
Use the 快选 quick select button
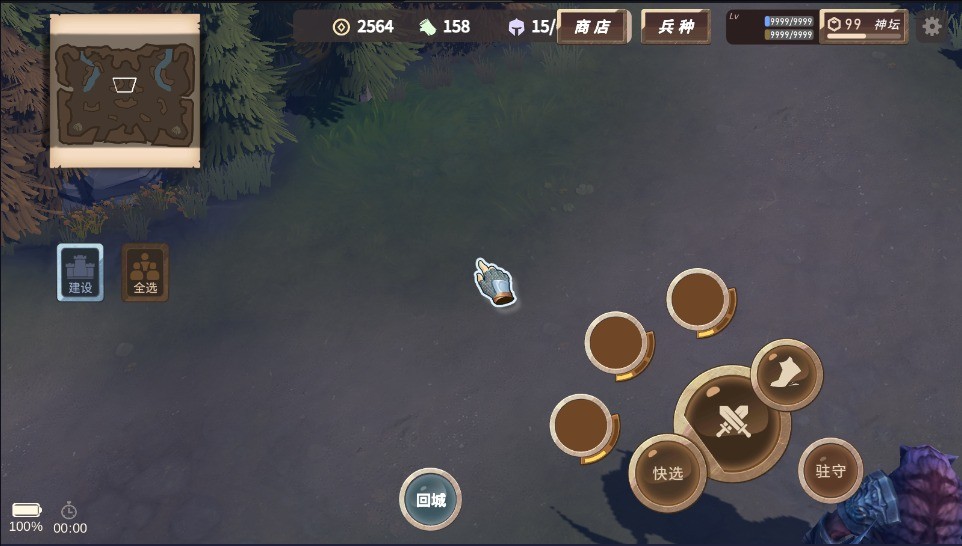pos(667,473)
